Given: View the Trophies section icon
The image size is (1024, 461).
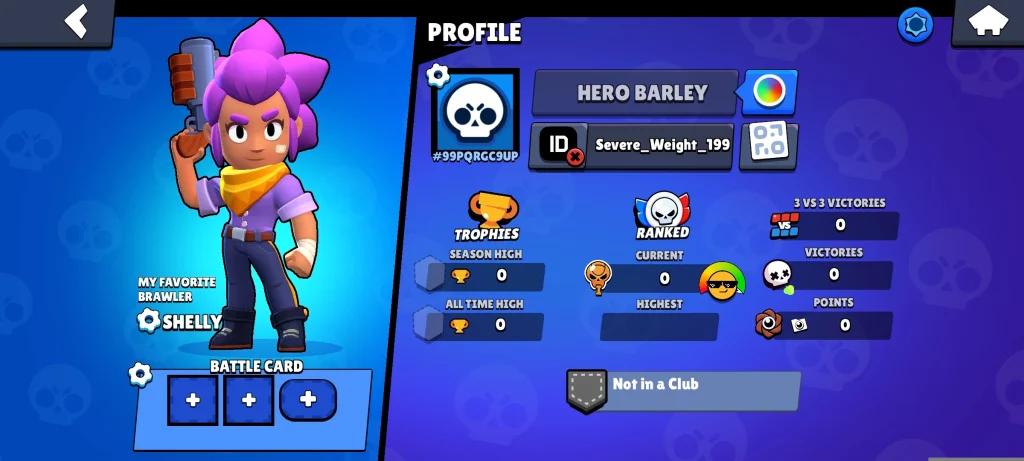Looking at the screenshot, I should point(487,214).
